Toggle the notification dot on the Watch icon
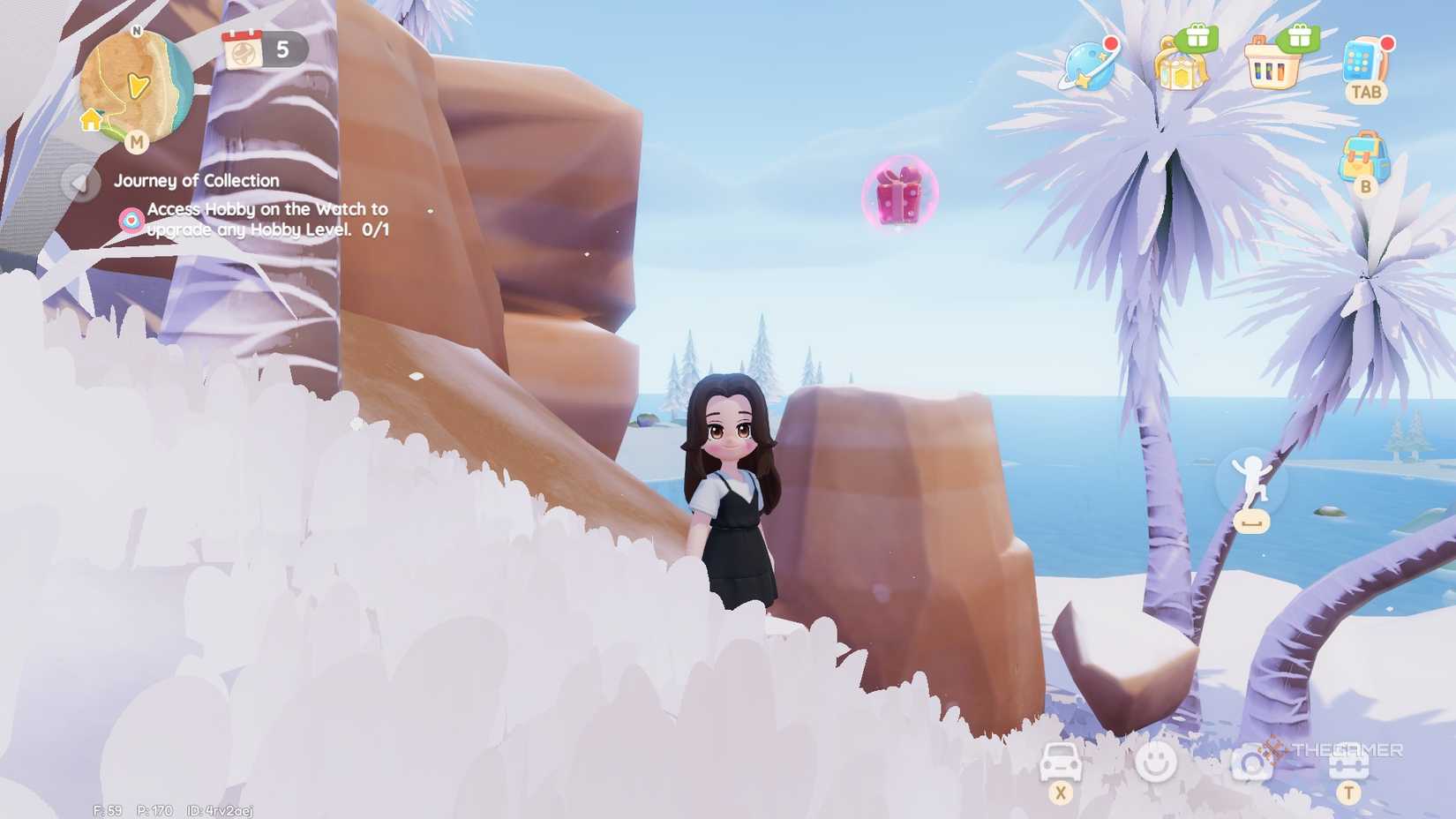This screenshot has width=1456, height=819. tap(1389, 41)
